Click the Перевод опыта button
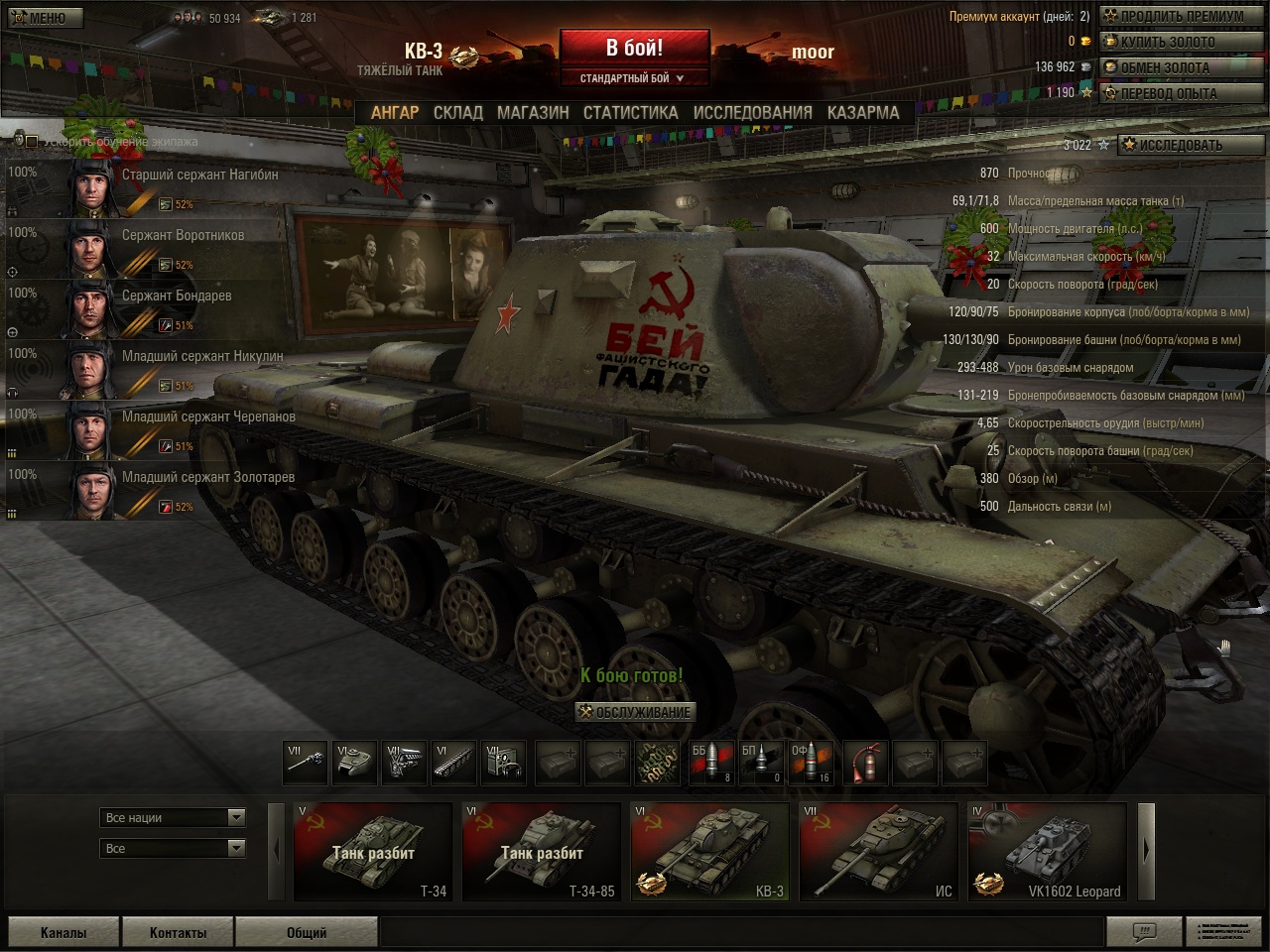1270x952 pixels. coord(1181,93)
